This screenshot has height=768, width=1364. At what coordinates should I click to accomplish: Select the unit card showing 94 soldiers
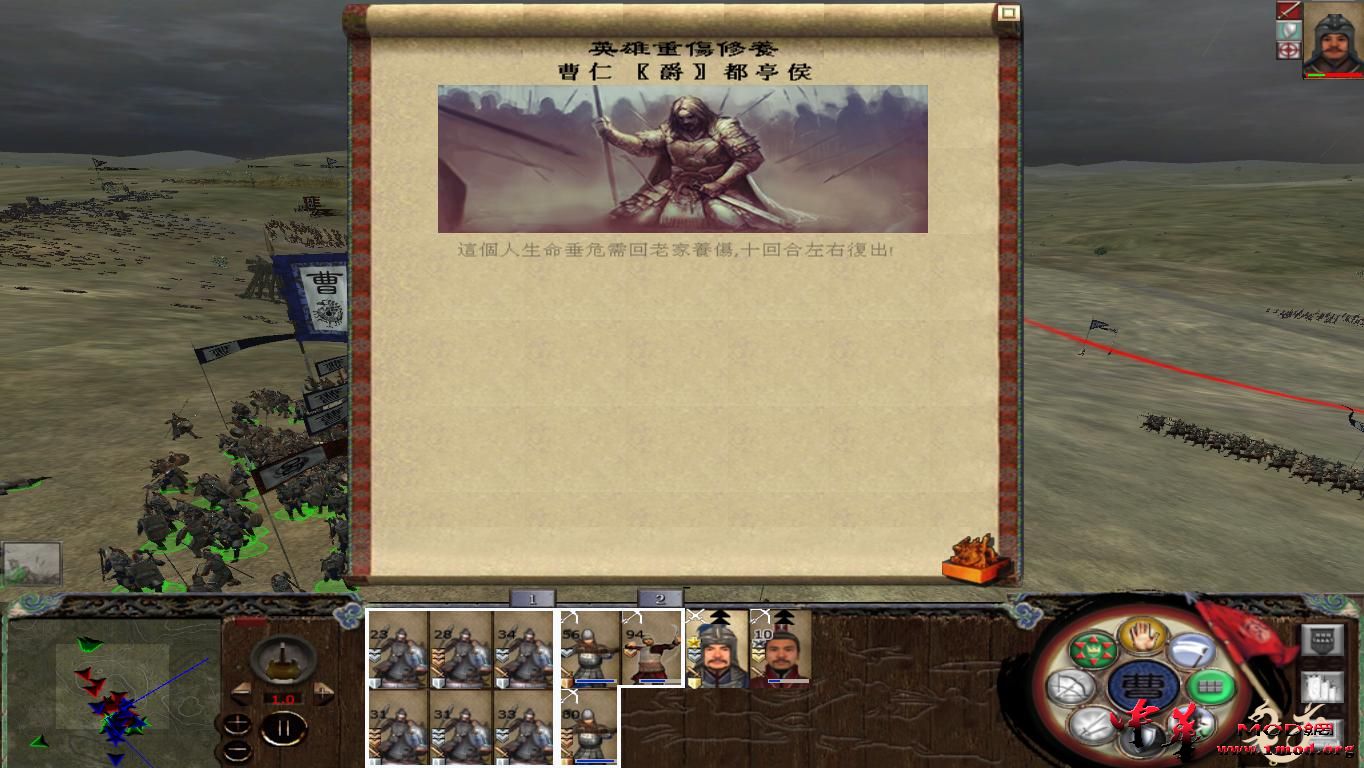coord(651,650)
